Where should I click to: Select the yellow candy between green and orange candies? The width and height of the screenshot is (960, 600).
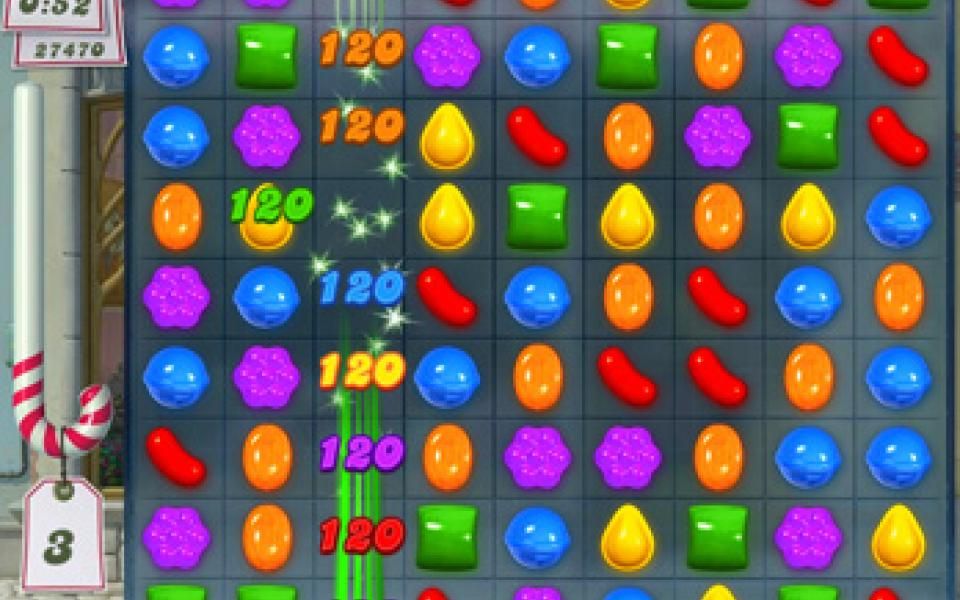click(x=628, y=216)
